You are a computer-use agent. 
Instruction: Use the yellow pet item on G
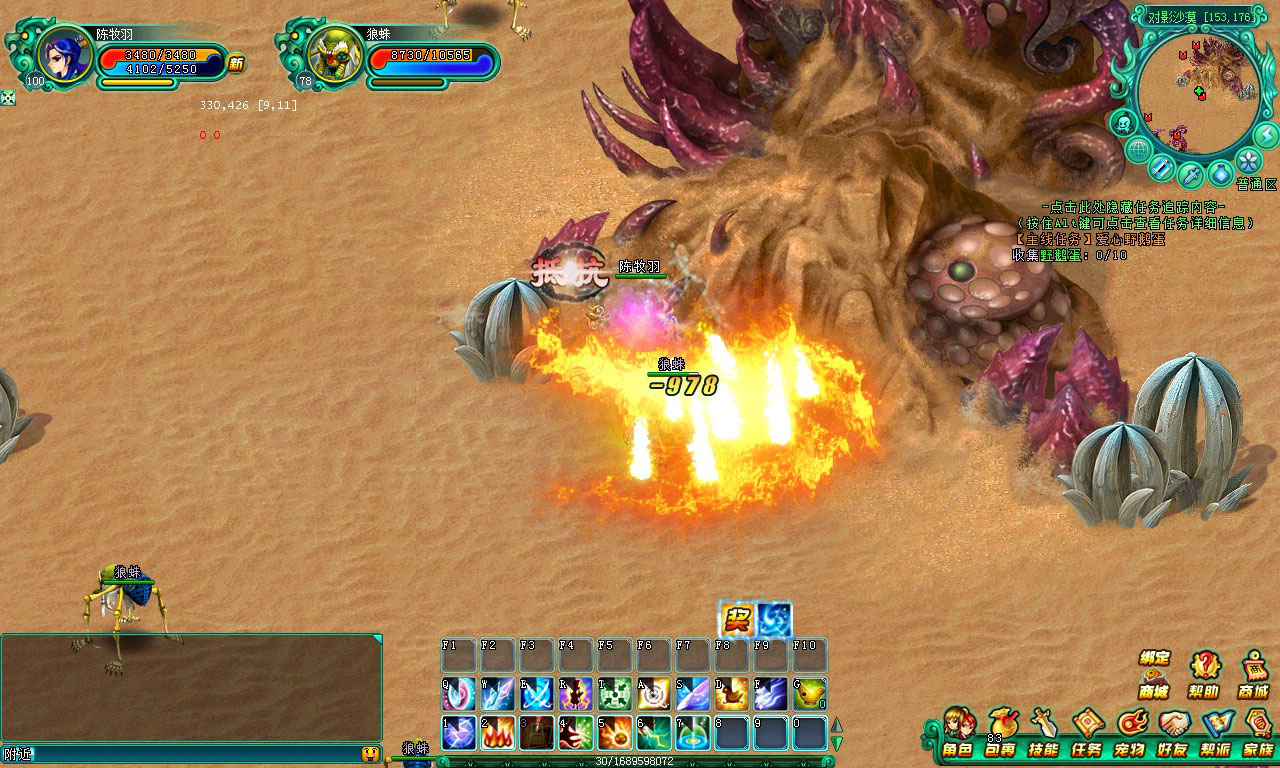click(810, 694)
